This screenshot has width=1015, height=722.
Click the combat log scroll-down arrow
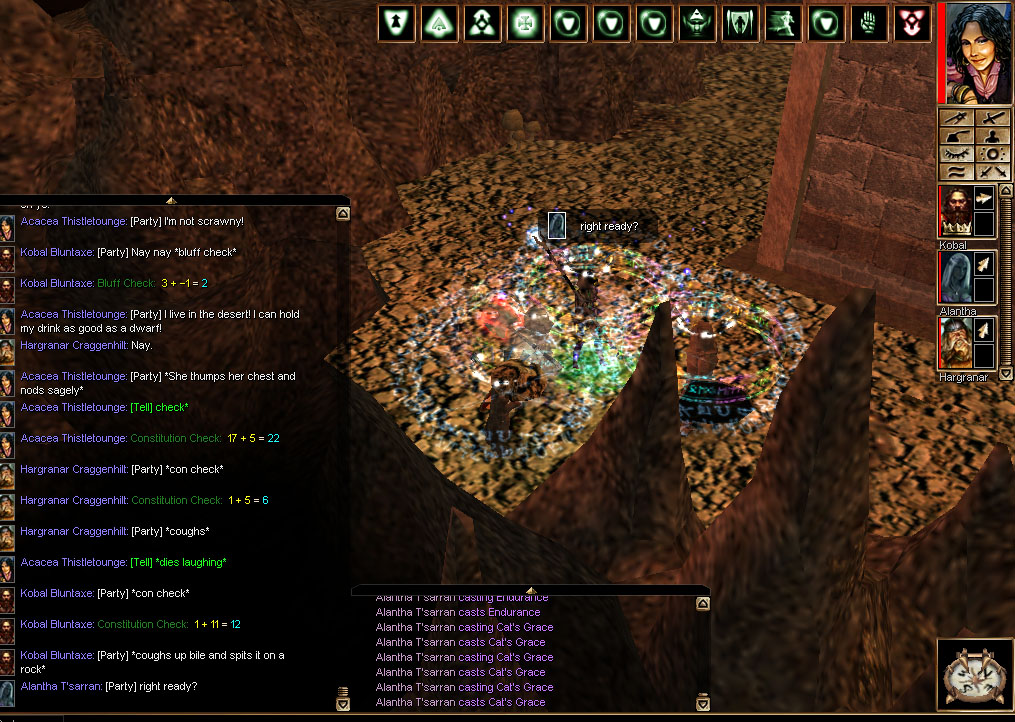click(703, 703)
